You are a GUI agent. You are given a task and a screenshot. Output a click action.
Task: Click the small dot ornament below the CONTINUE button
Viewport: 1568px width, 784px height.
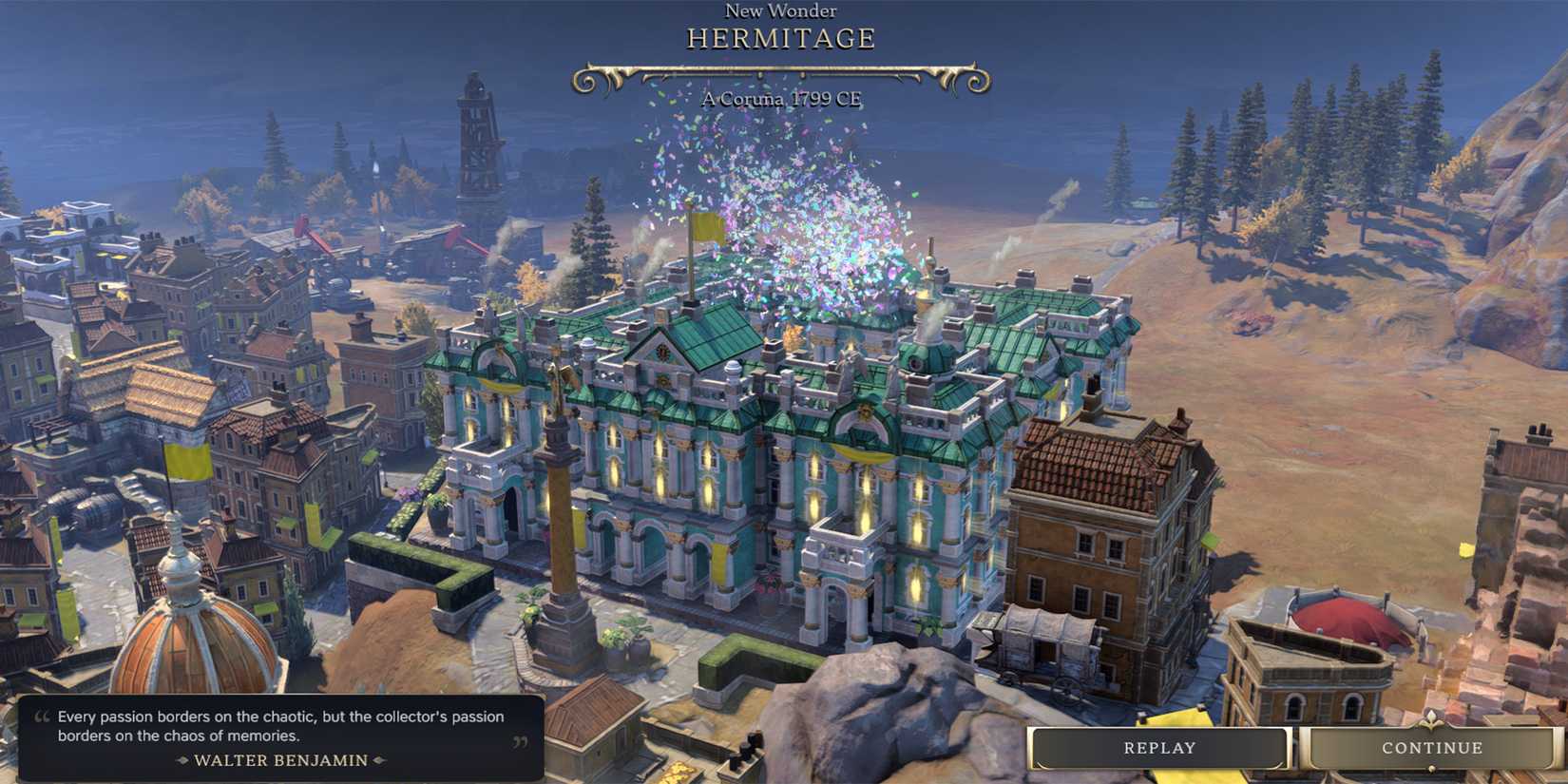pyautogui.click(x=1432, y=766)
